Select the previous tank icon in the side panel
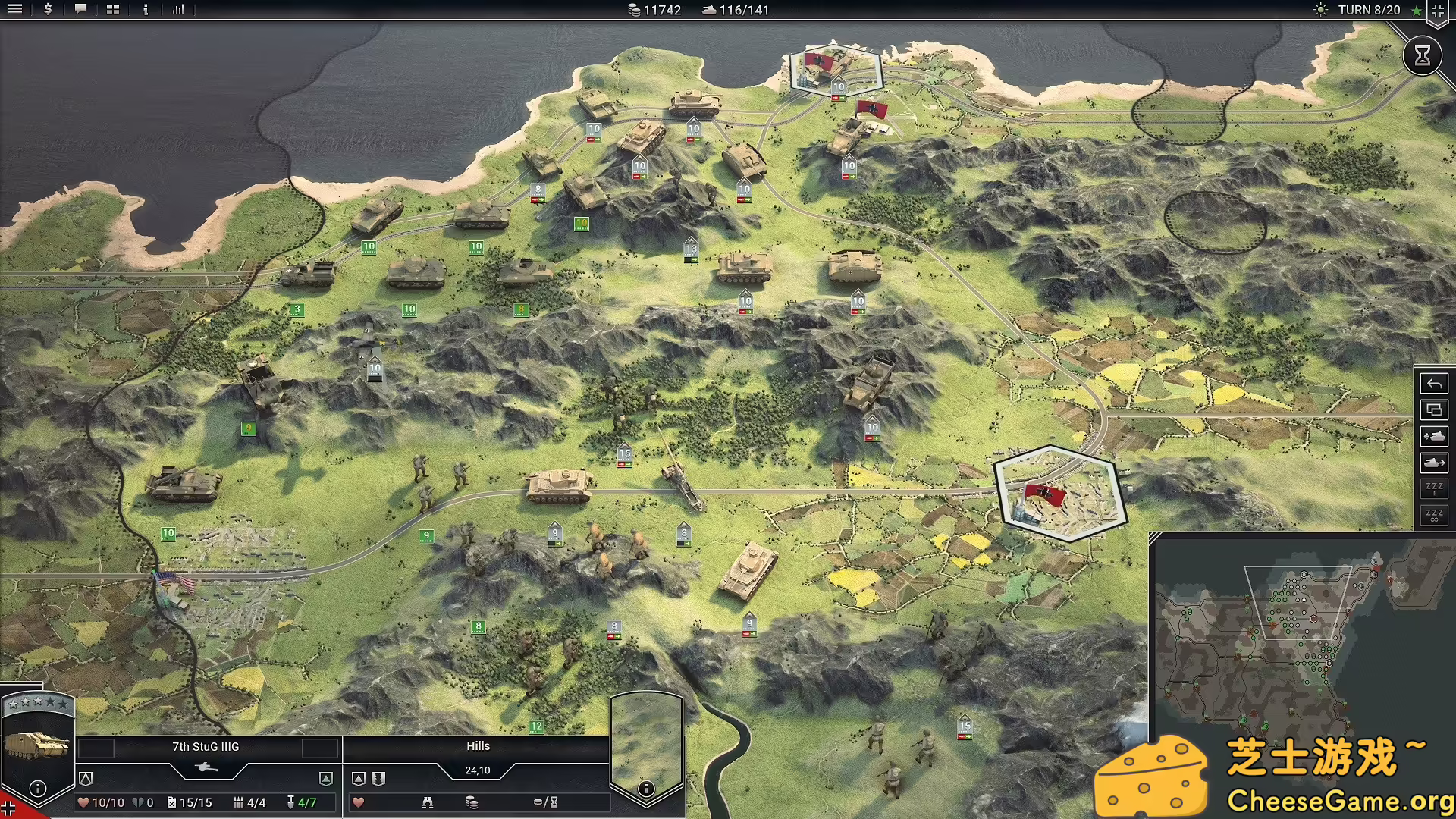 [x=1434, y=436]
